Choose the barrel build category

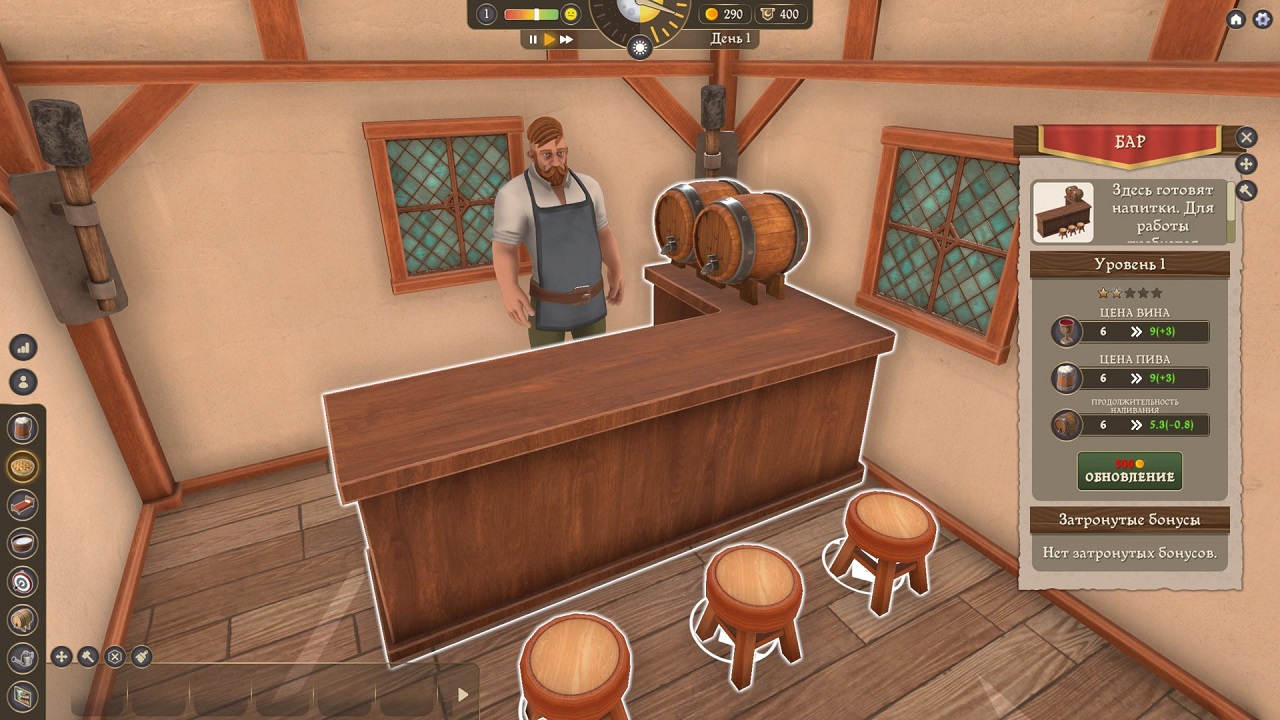pyautogui.click(x=23, y=619)
